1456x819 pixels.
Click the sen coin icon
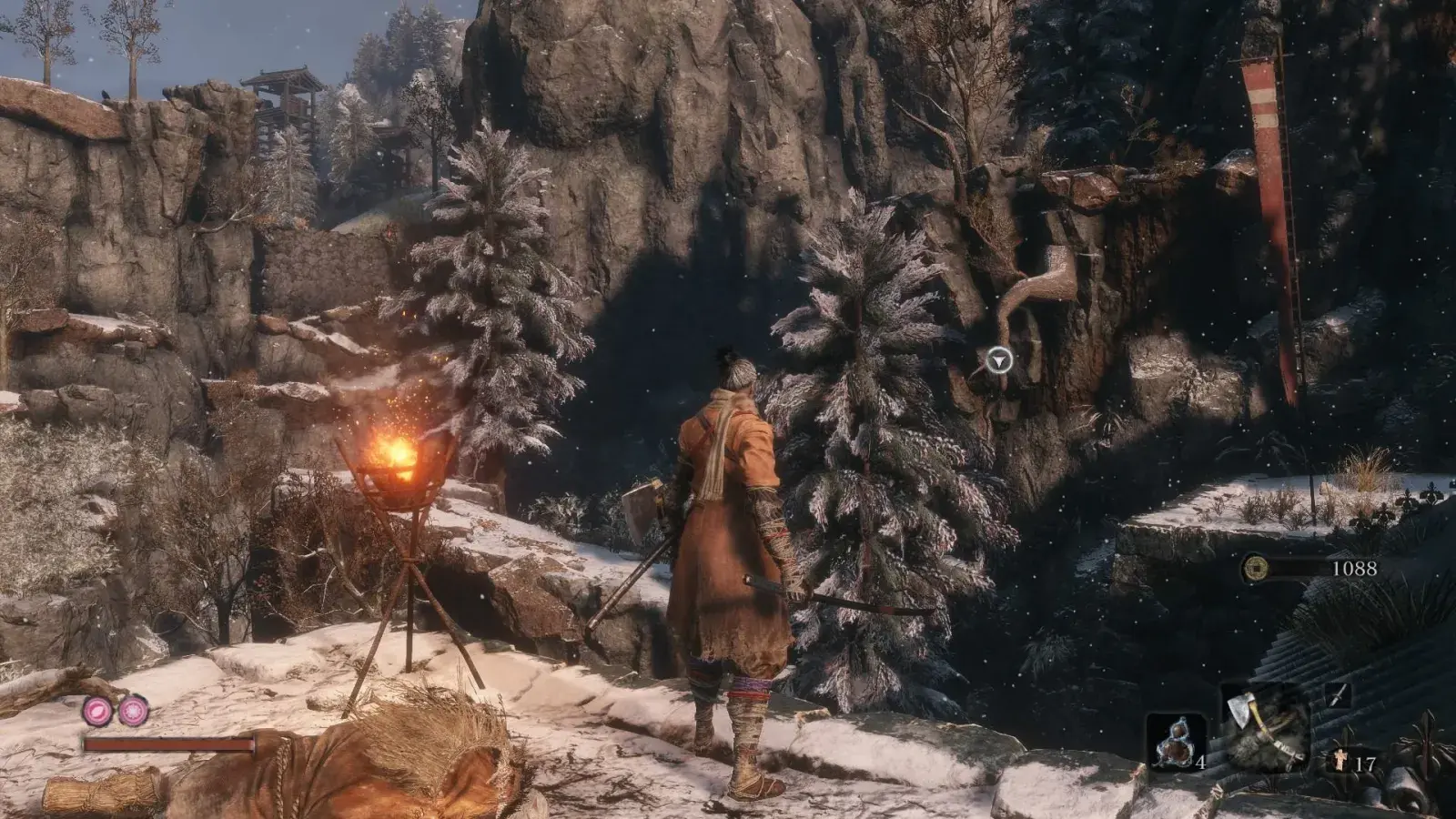coord(1255,569)
